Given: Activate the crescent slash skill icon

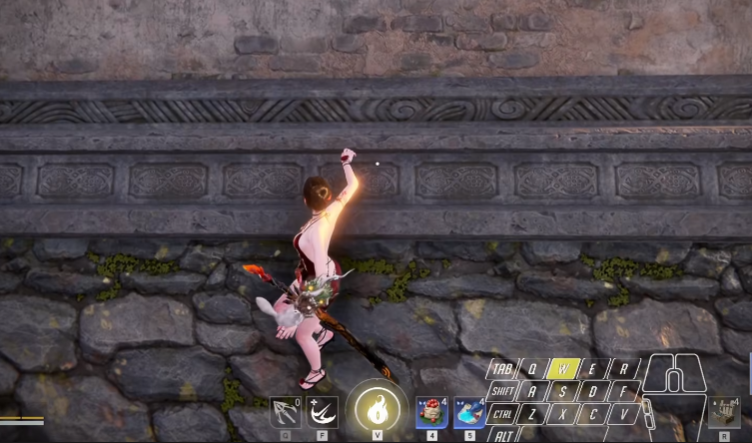Looking at the screenshot, I should (x=322, y=412).
